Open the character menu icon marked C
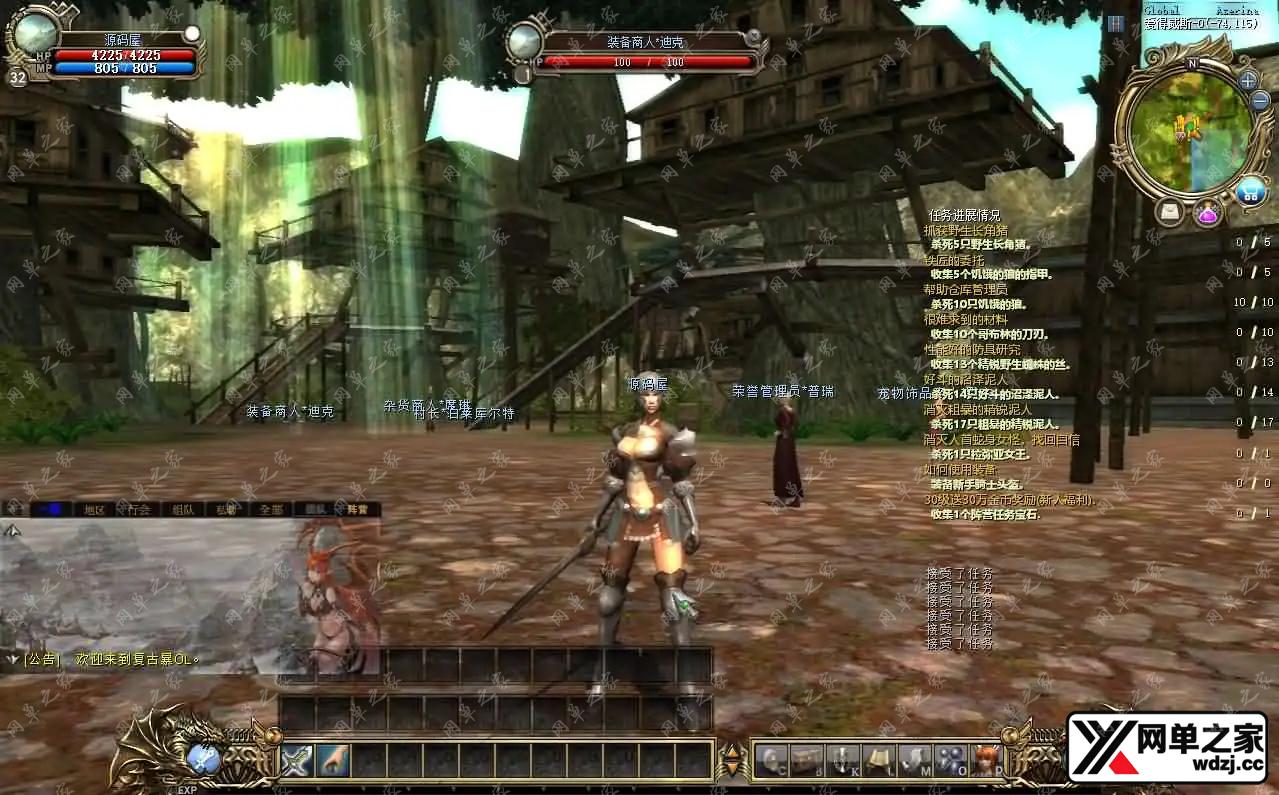1279x795 pixels. pos(770,760)
